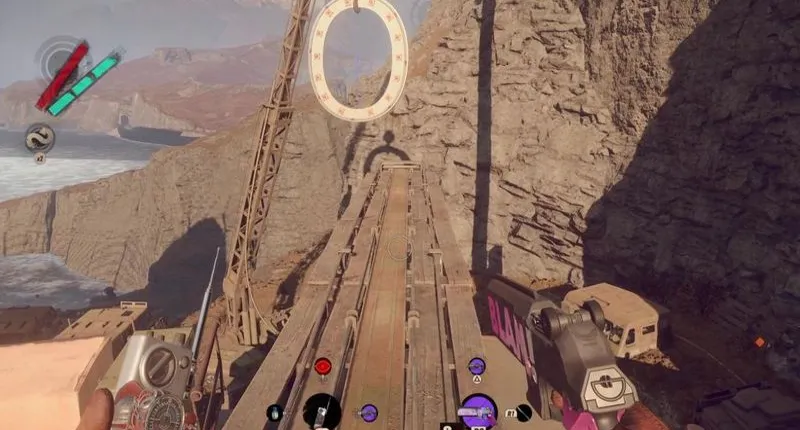800x430 pixels.
Task: Select the black machete melee icon
Action: pyautogui.click(x=524, y=411)
